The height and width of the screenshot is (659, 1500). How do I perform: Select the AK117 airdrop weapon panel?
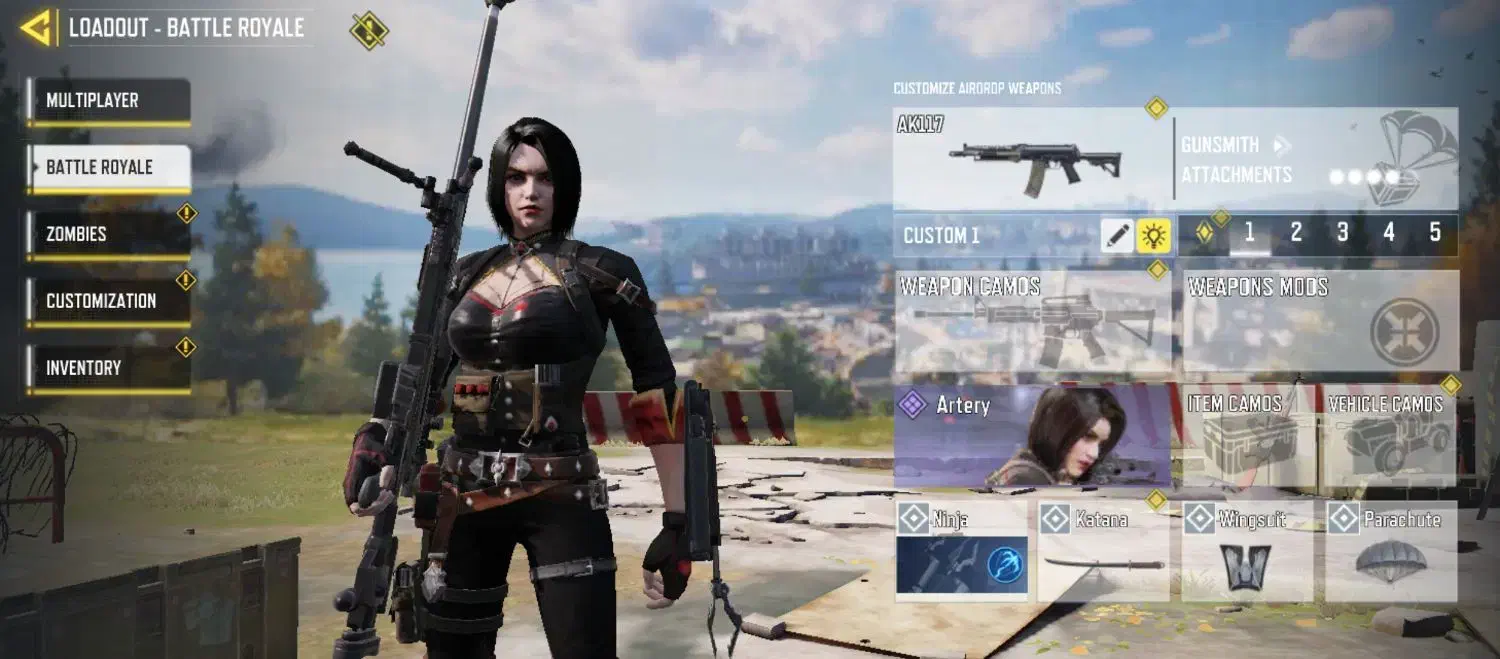[1032, 159]
